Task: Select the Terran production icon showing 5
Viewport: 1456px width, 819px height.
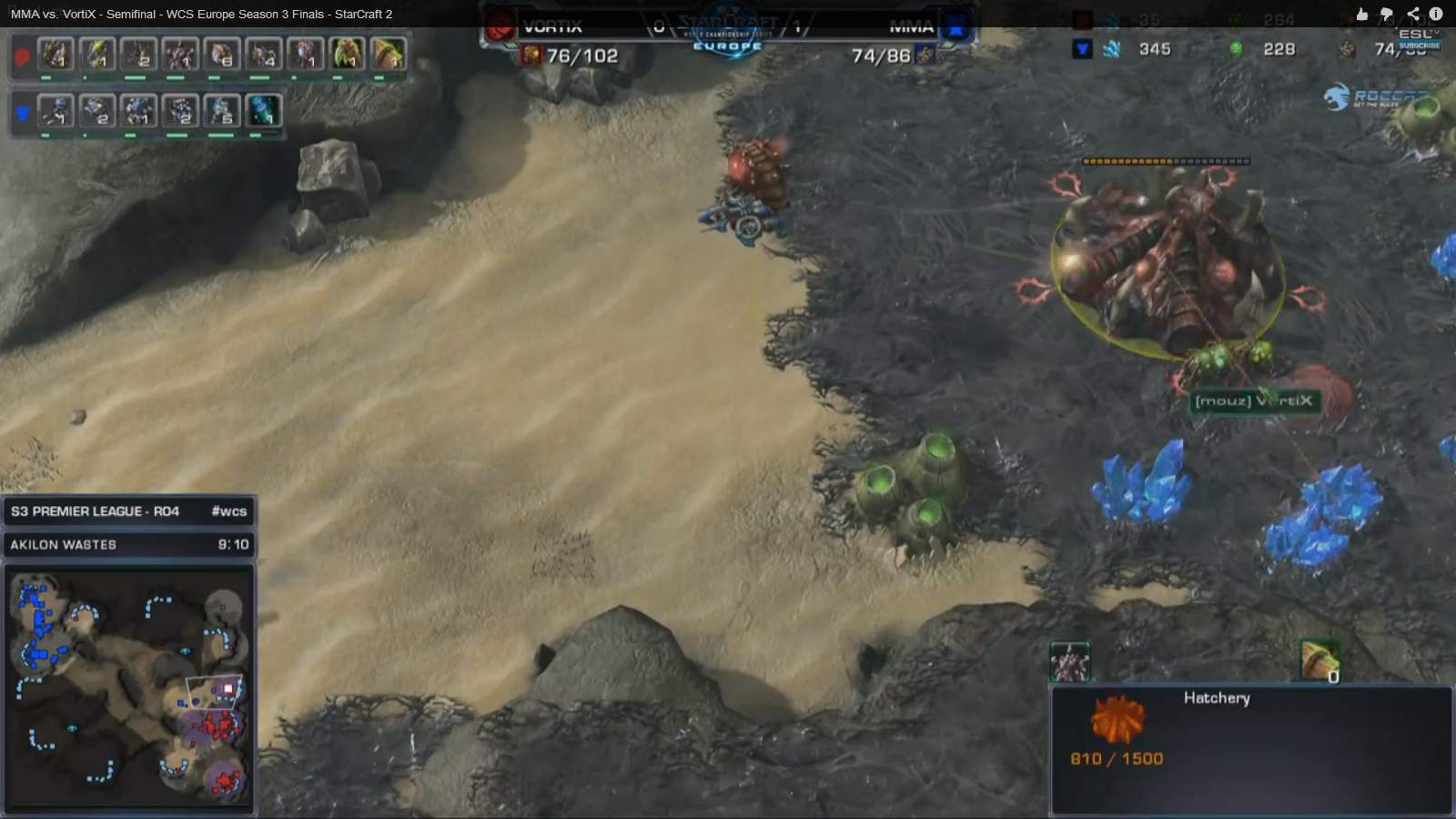Action: click(221, 111)
